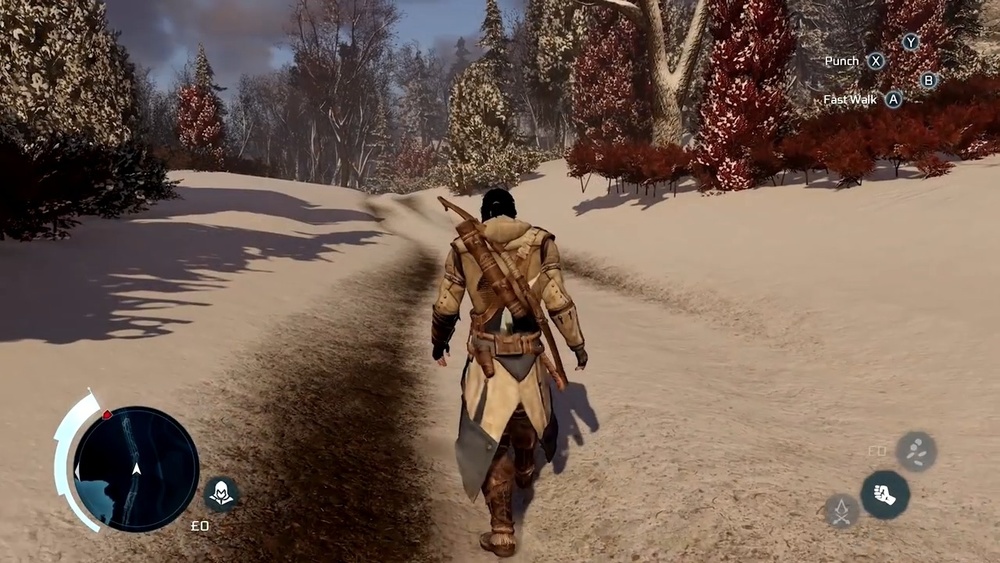1000x563 pixels.
Task: Open the circular minimap
Action: tap(137, 468)
